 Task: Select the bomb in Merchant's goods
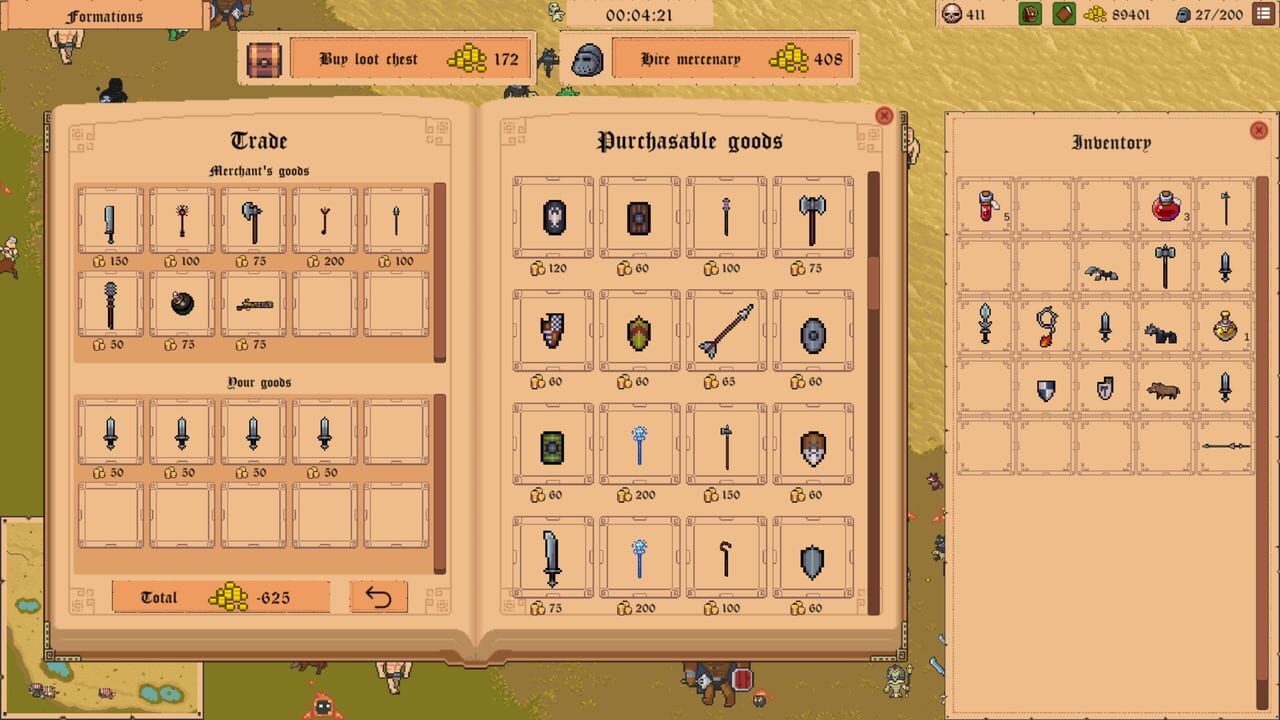coord(181,303)
